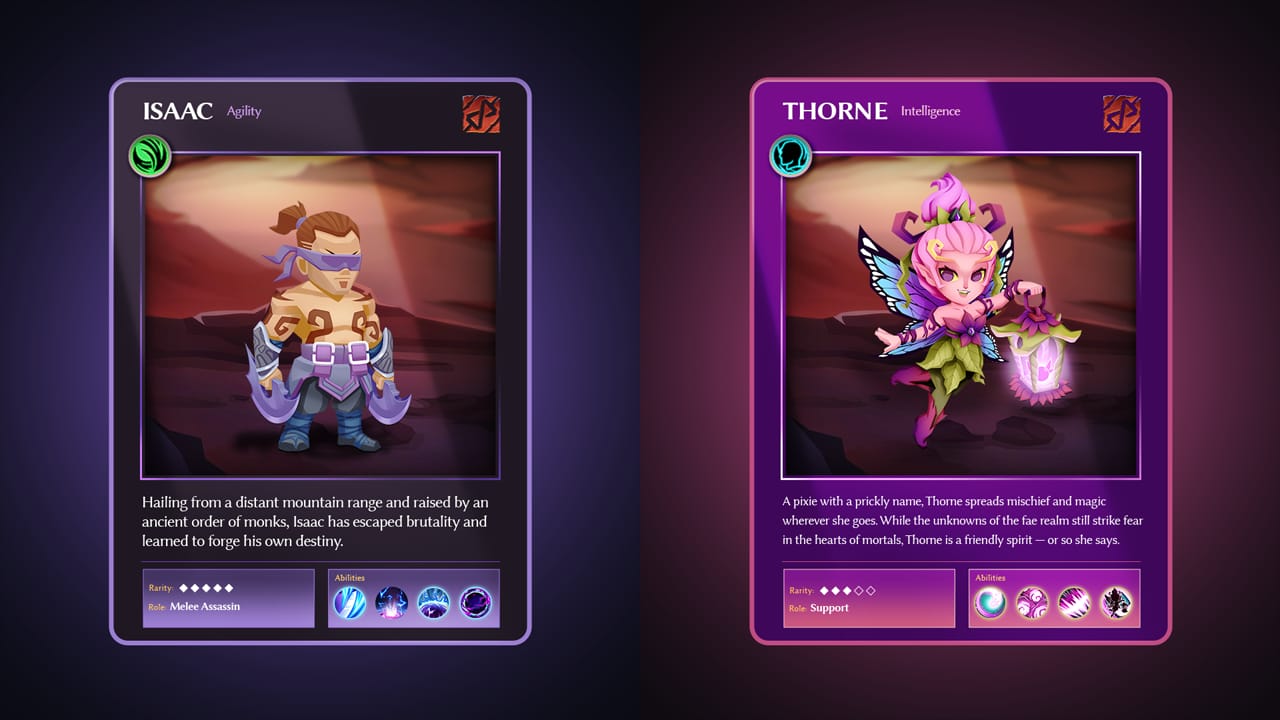Click Isaac's green Agility attribute badge

150,157
